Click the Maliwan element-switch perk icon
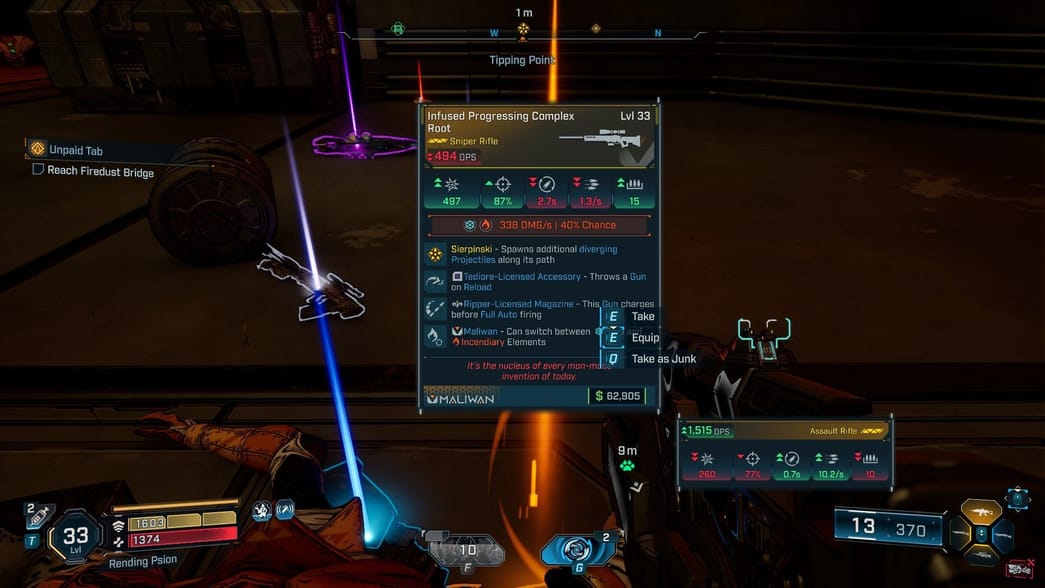The height and width of the screenshot is (588, 1045). (x=435, y=336)
